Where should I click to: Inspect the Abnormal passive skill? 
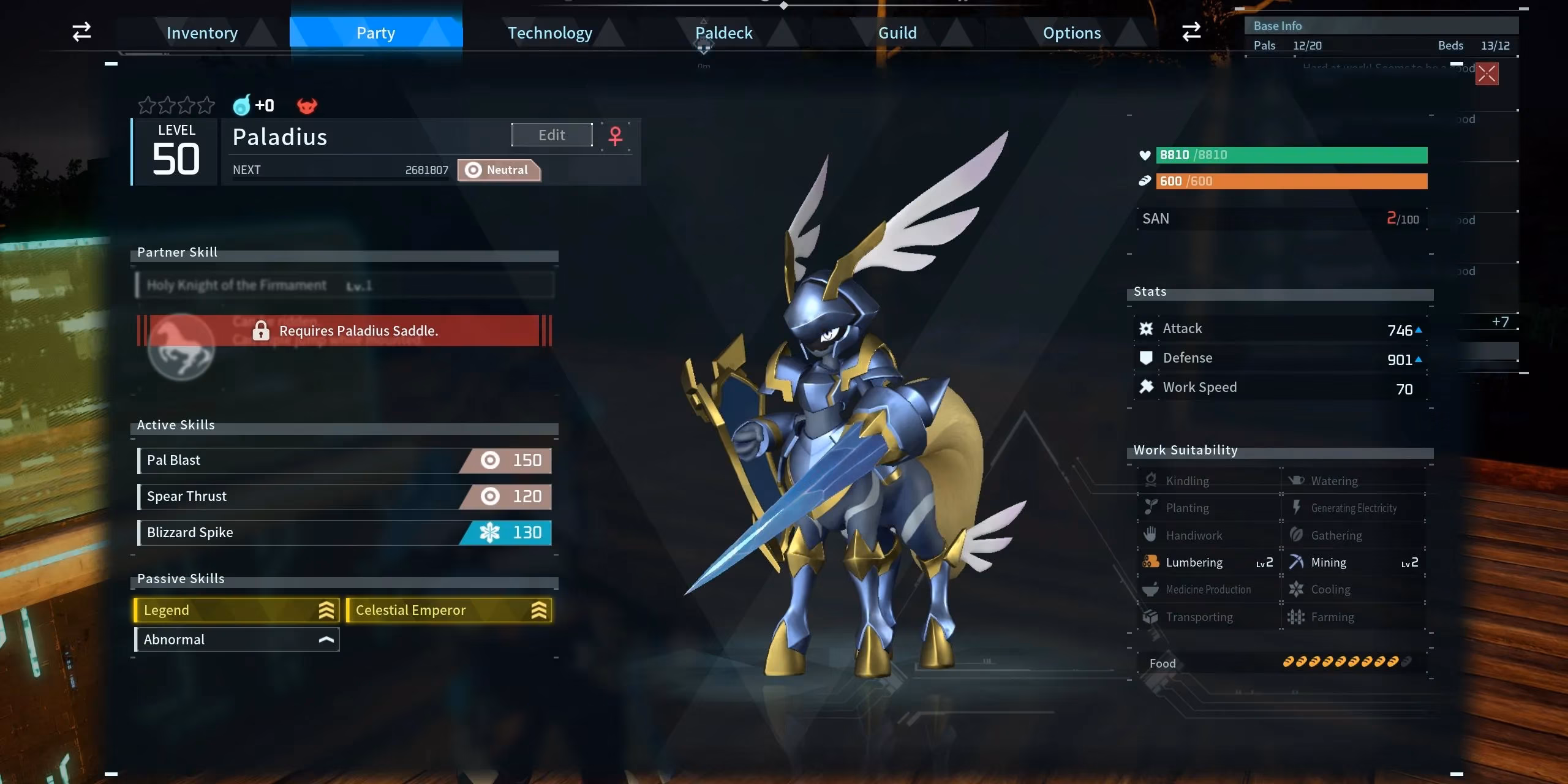point(236,639)
